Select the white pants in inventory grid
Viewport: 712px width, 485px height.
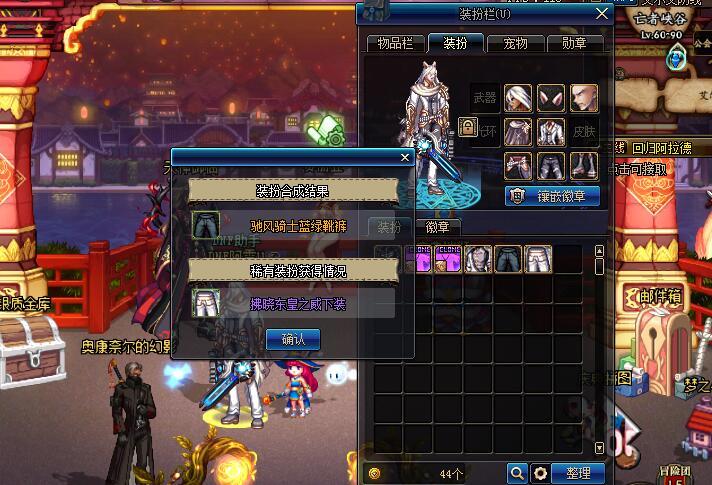[538, 259]
